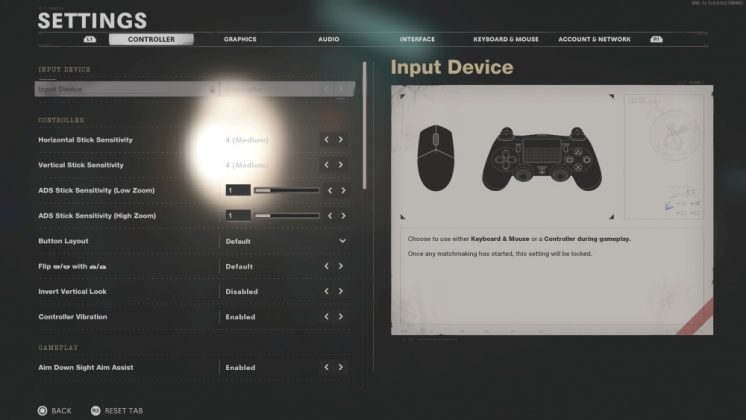This screenshot has width=746, height=420.
Task: Switch to the Graphics tab
Action: [x=240, y=39]
